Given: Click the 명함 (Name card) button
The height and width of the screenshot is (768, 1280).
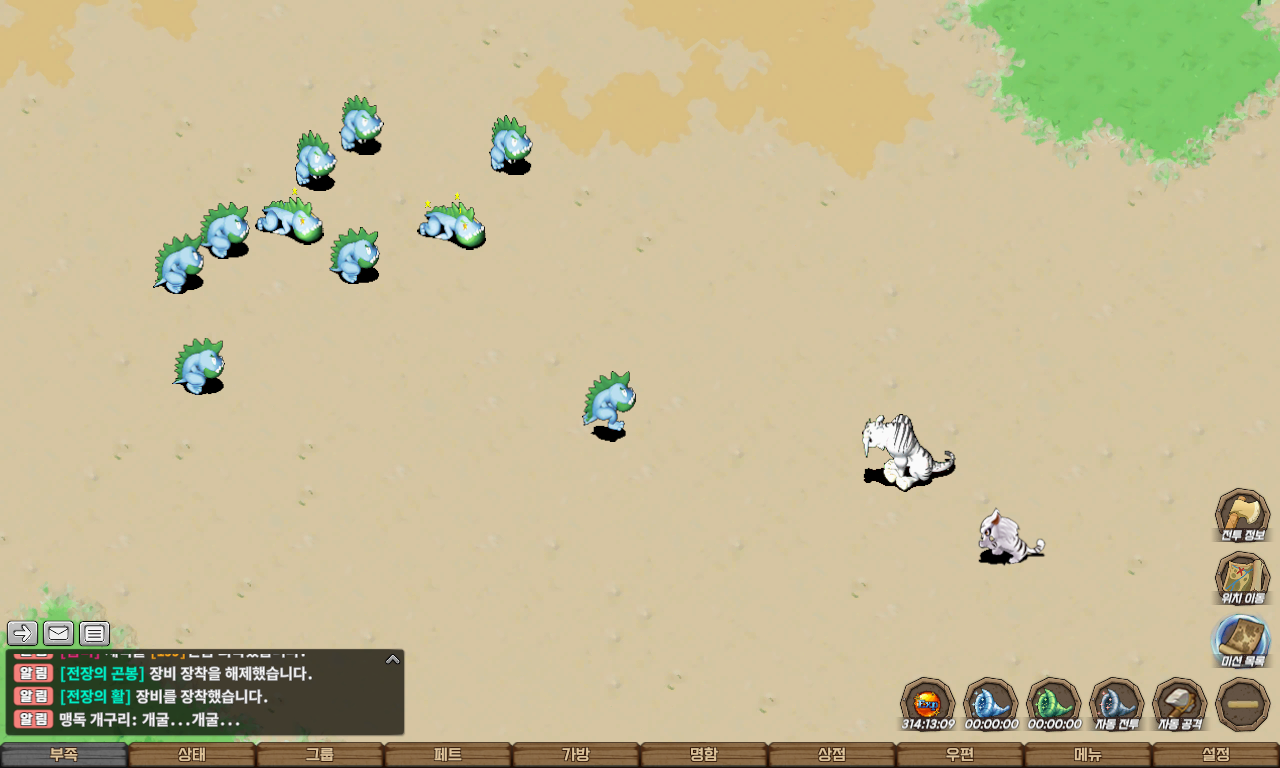Looking at the screenshot, I should click(703, 755).
